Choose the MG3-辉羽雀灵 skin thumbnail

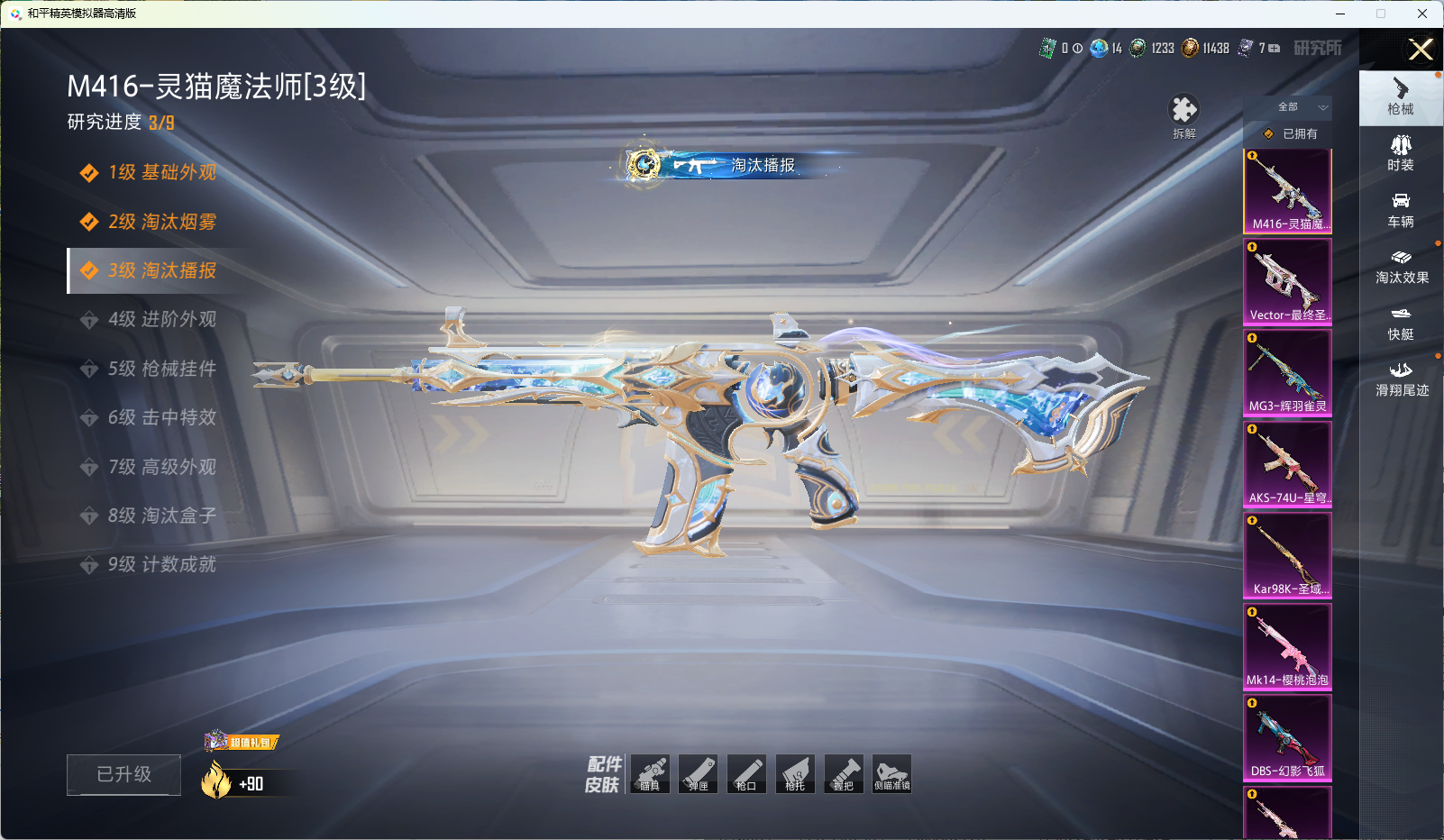pos(1287,372)
